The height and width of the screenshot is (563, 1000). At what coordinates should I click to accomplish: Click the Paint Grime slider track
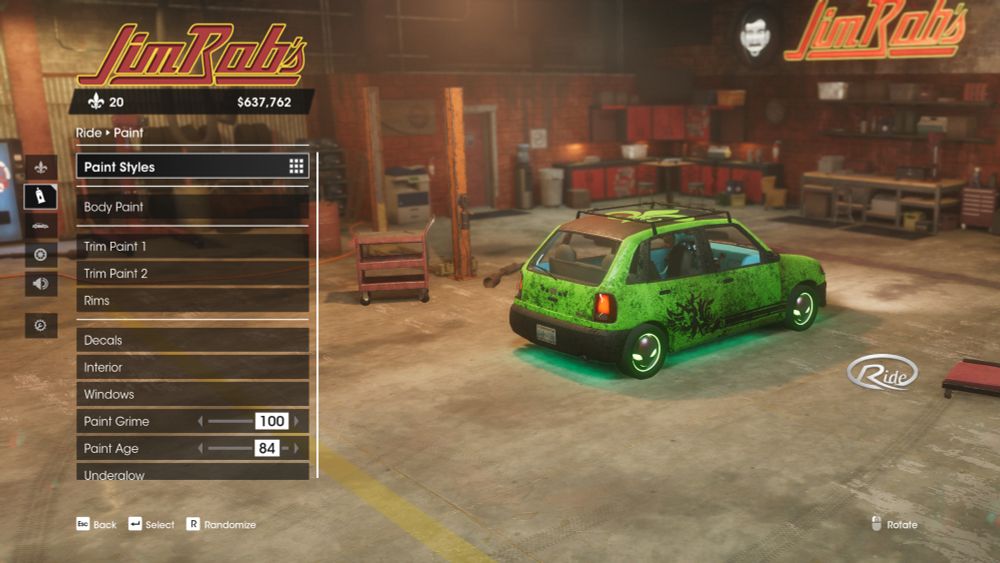pyautogui.click(x=230, y=422)
